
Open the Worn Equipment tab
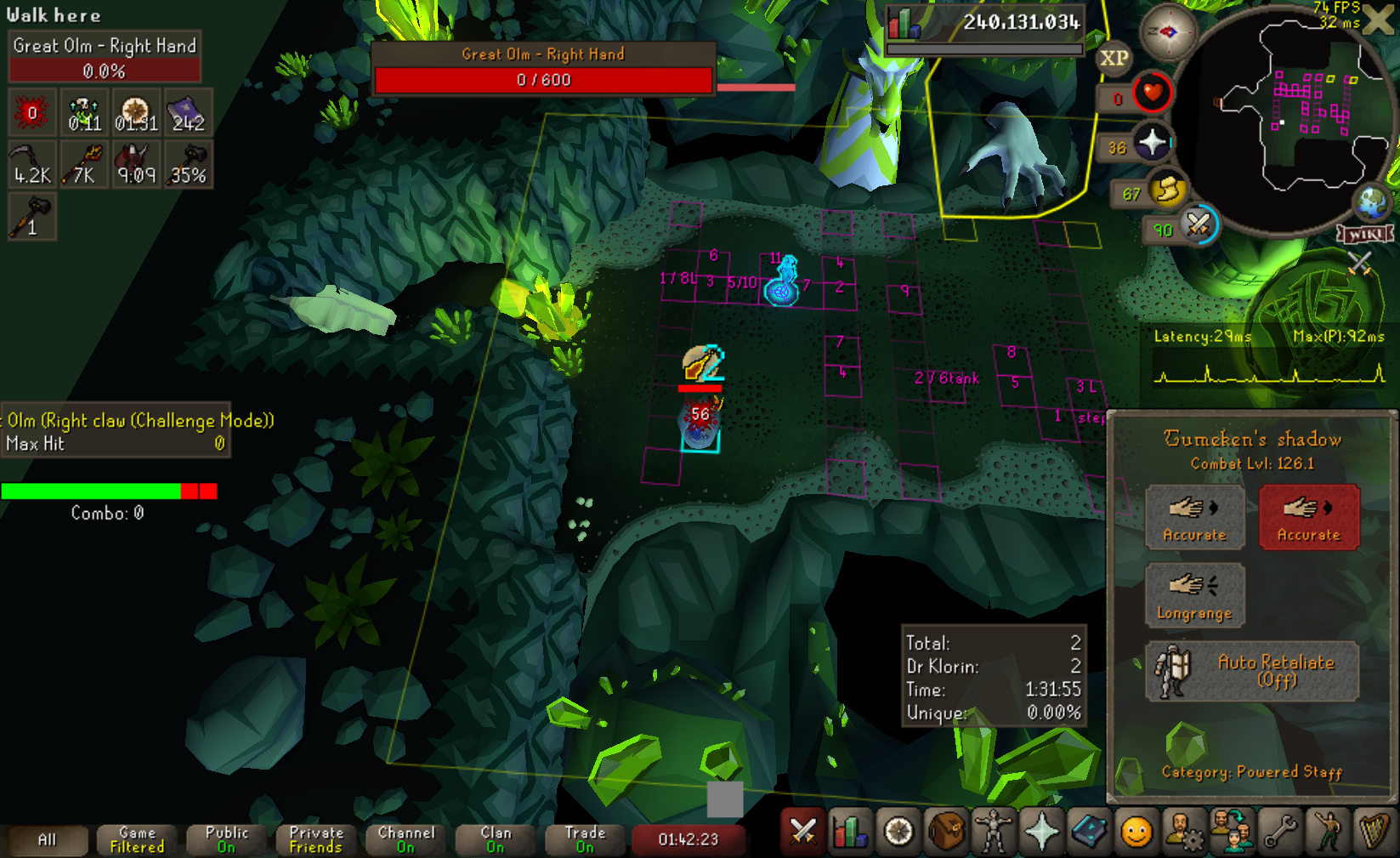click(x=993, y=832)
